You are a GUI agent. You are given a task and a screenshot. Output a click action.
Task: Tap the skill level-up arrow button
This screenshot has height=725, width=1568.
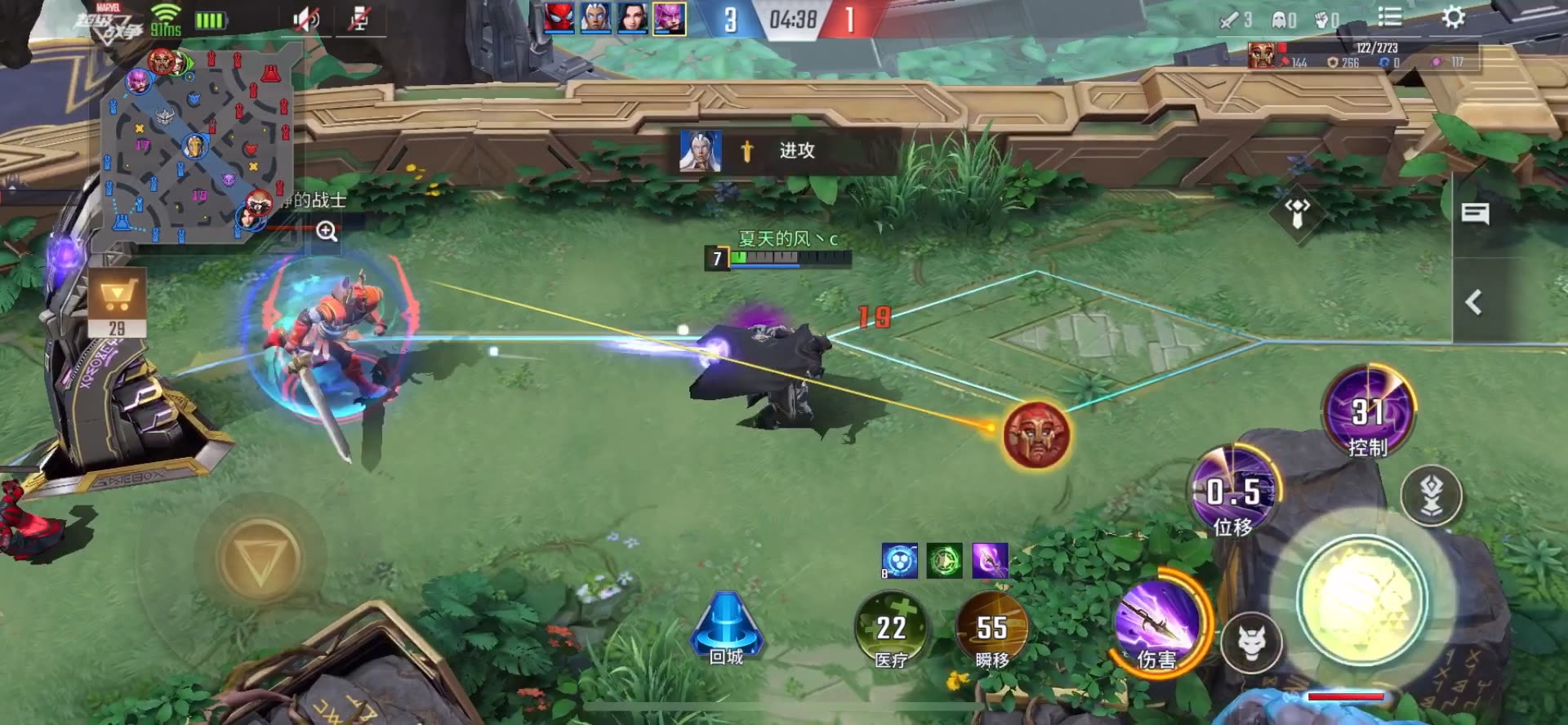pos(1431,496)
